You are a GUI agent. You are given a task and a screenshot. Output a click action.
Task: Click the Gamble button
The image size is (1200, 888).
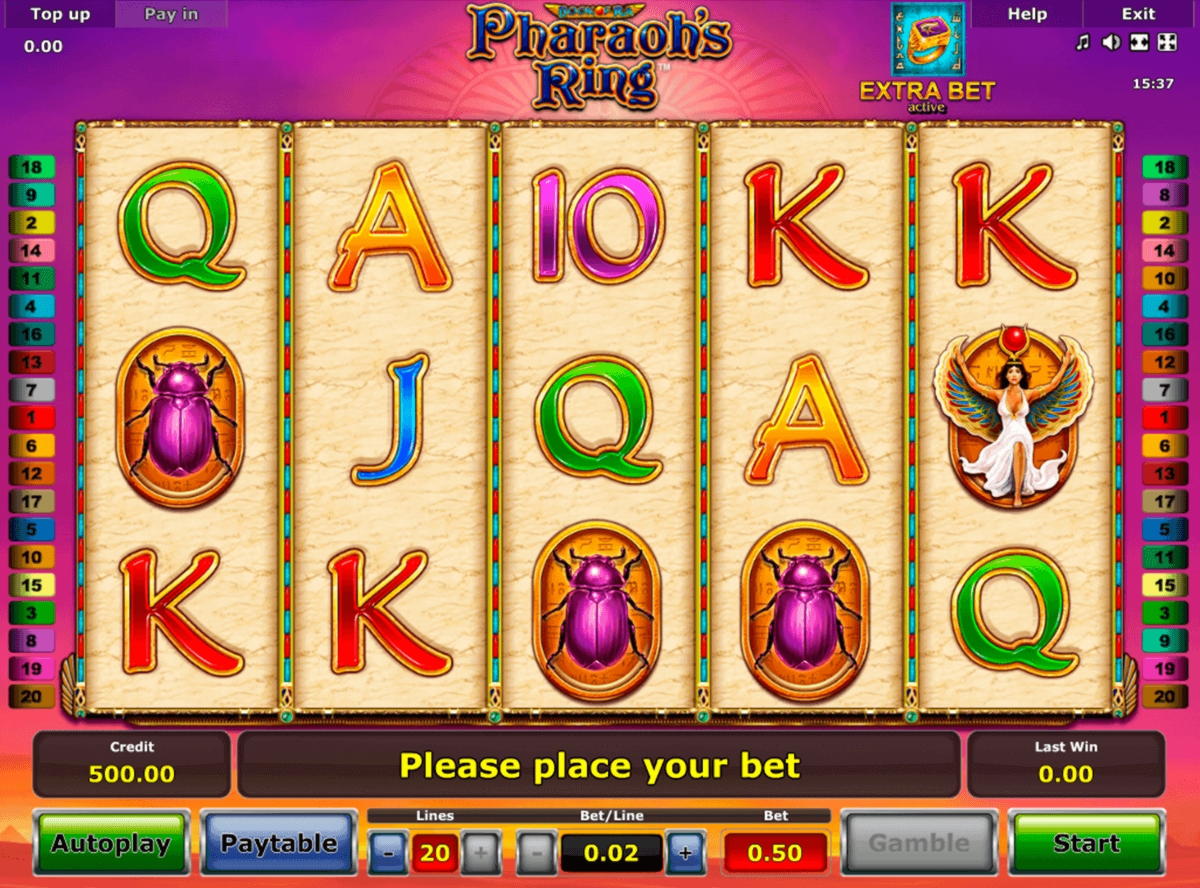click(x=918, y=844)
